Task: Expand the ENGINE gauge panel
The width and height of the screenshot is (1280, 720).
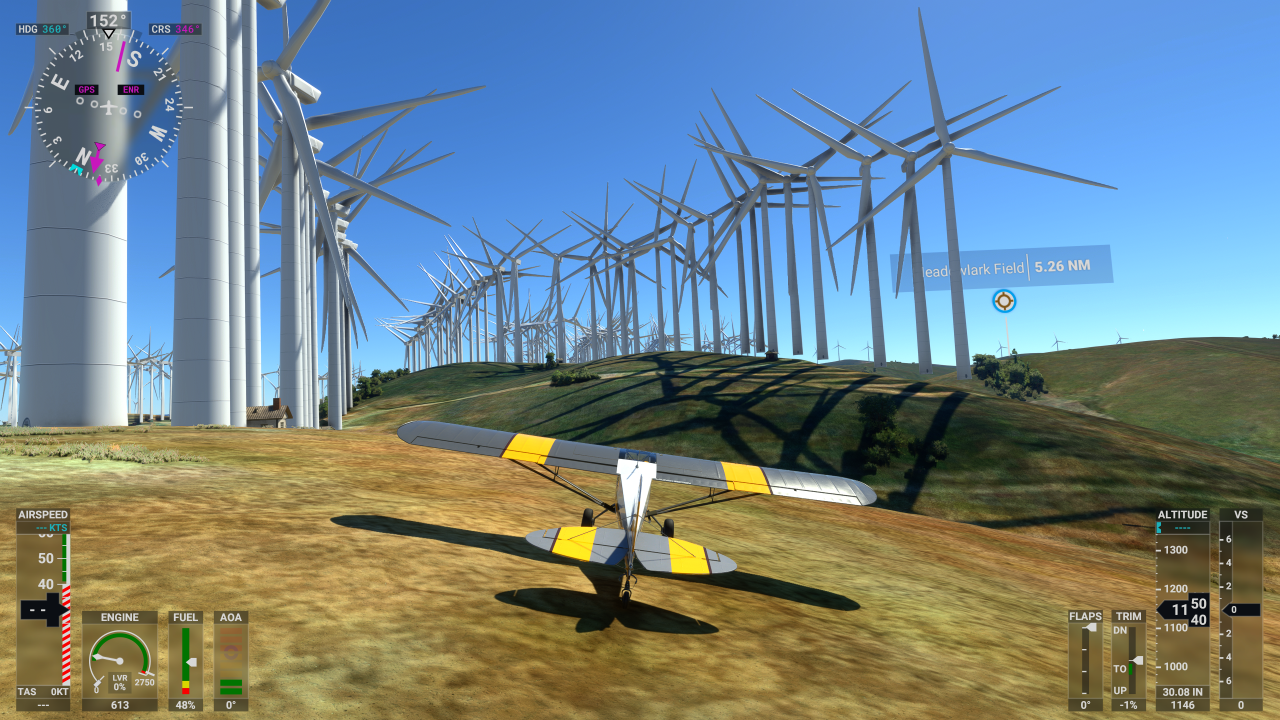Action: pos(119,617)
